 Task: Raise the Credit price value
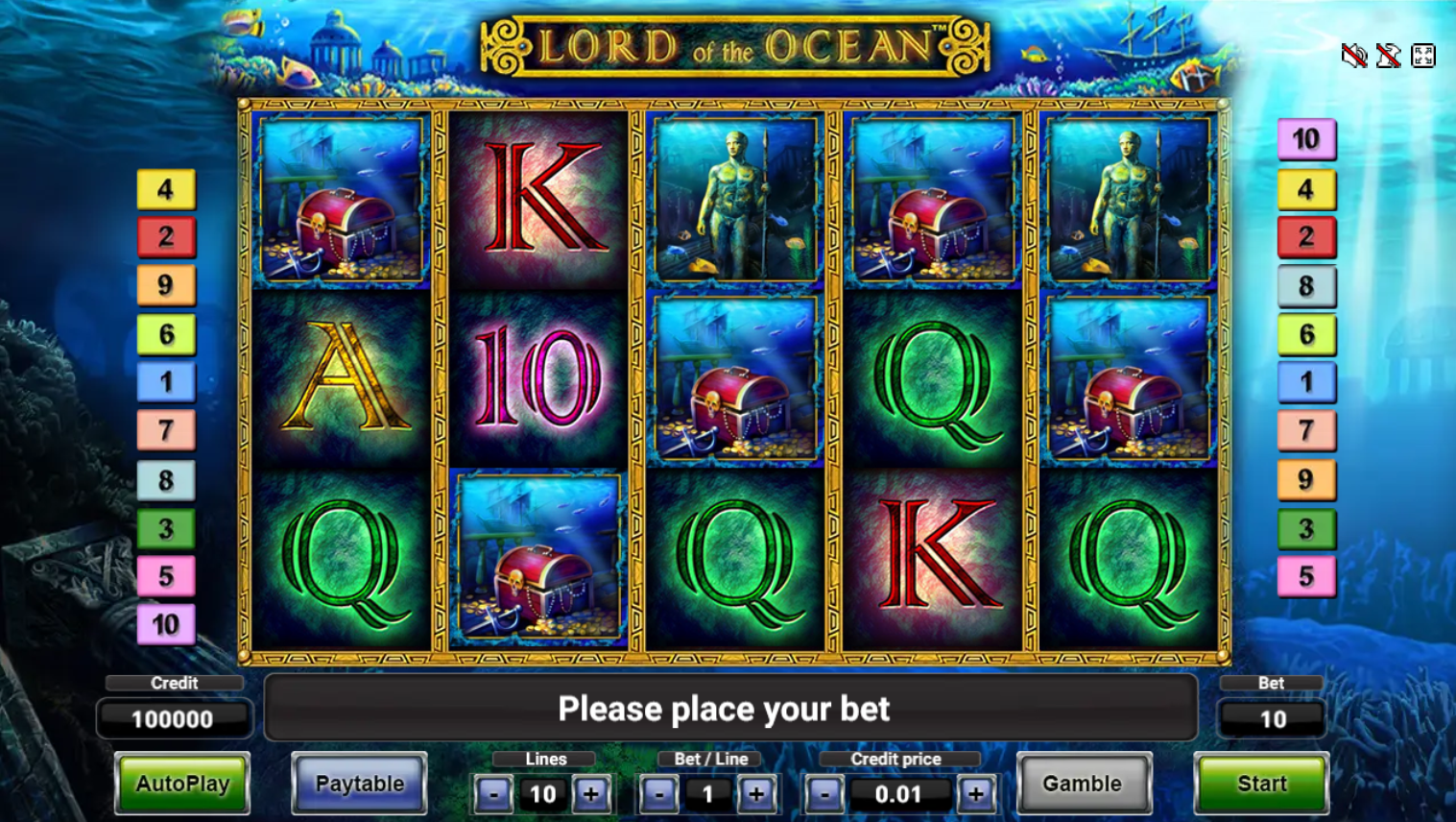977,794
